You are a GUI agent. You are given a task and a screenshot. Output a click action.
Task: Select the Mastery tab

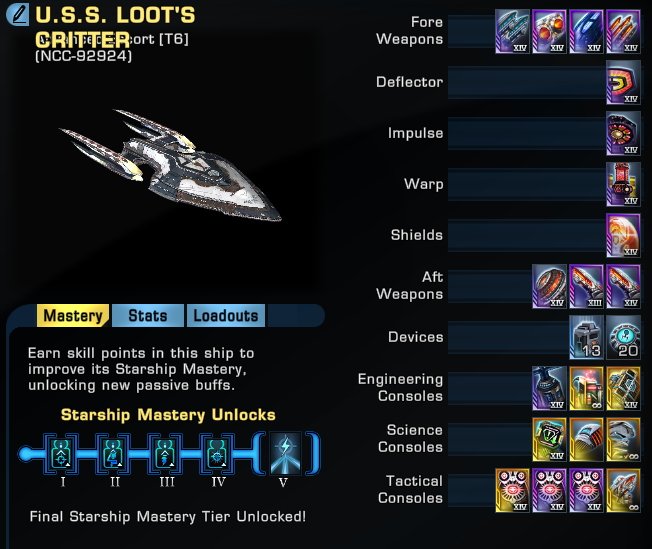click(x=73, y=316)
